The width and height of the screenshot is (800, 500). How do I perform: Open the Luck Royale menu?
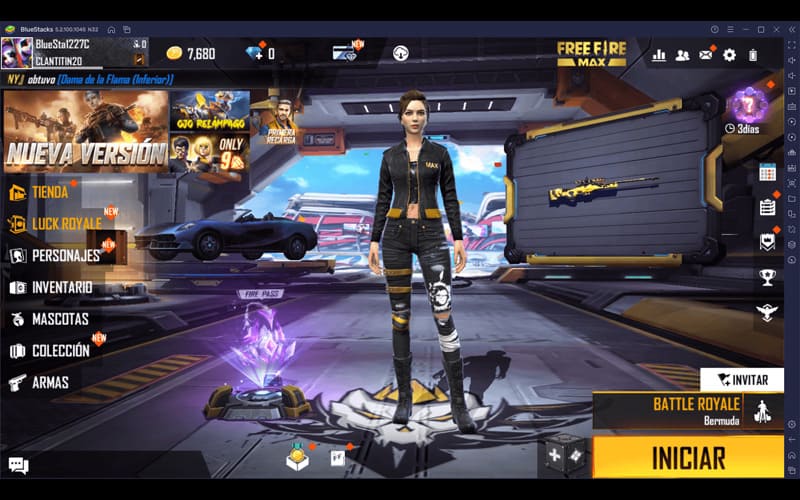[66, 223]
